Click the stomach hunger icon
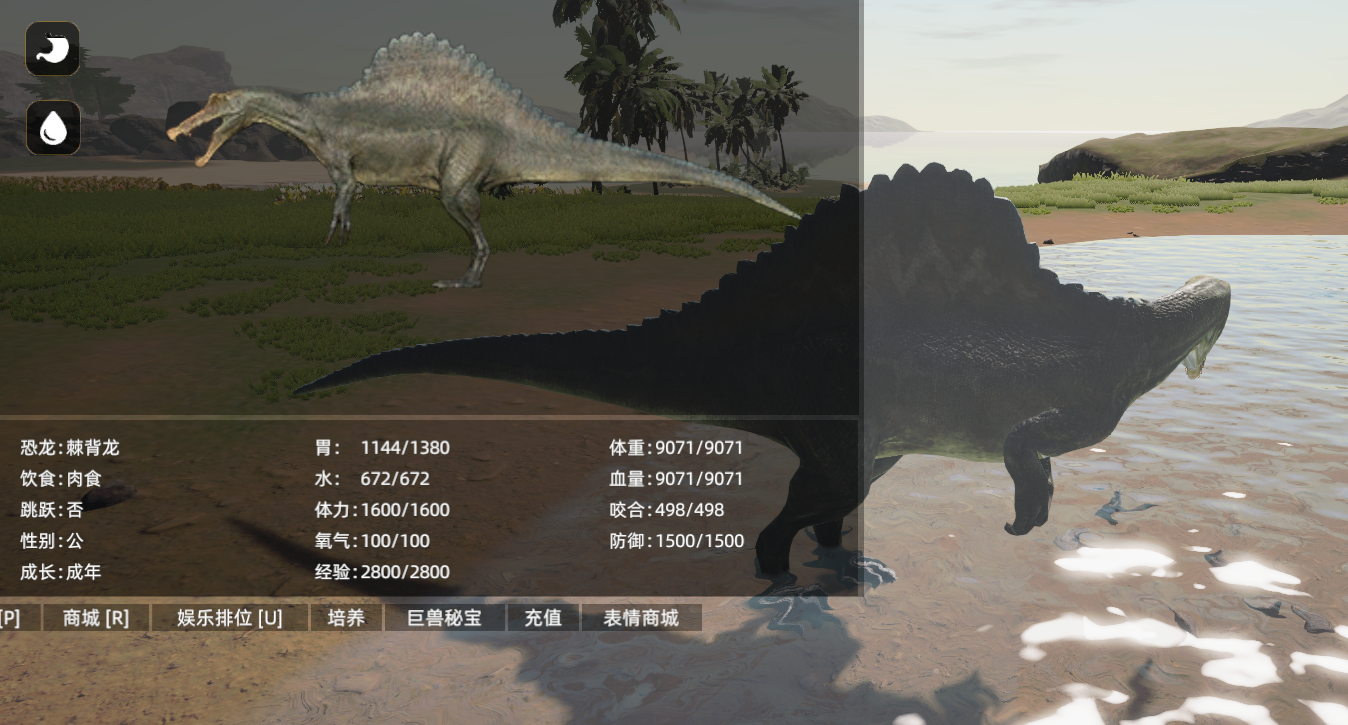1348x725 pixels. (53, 49)
